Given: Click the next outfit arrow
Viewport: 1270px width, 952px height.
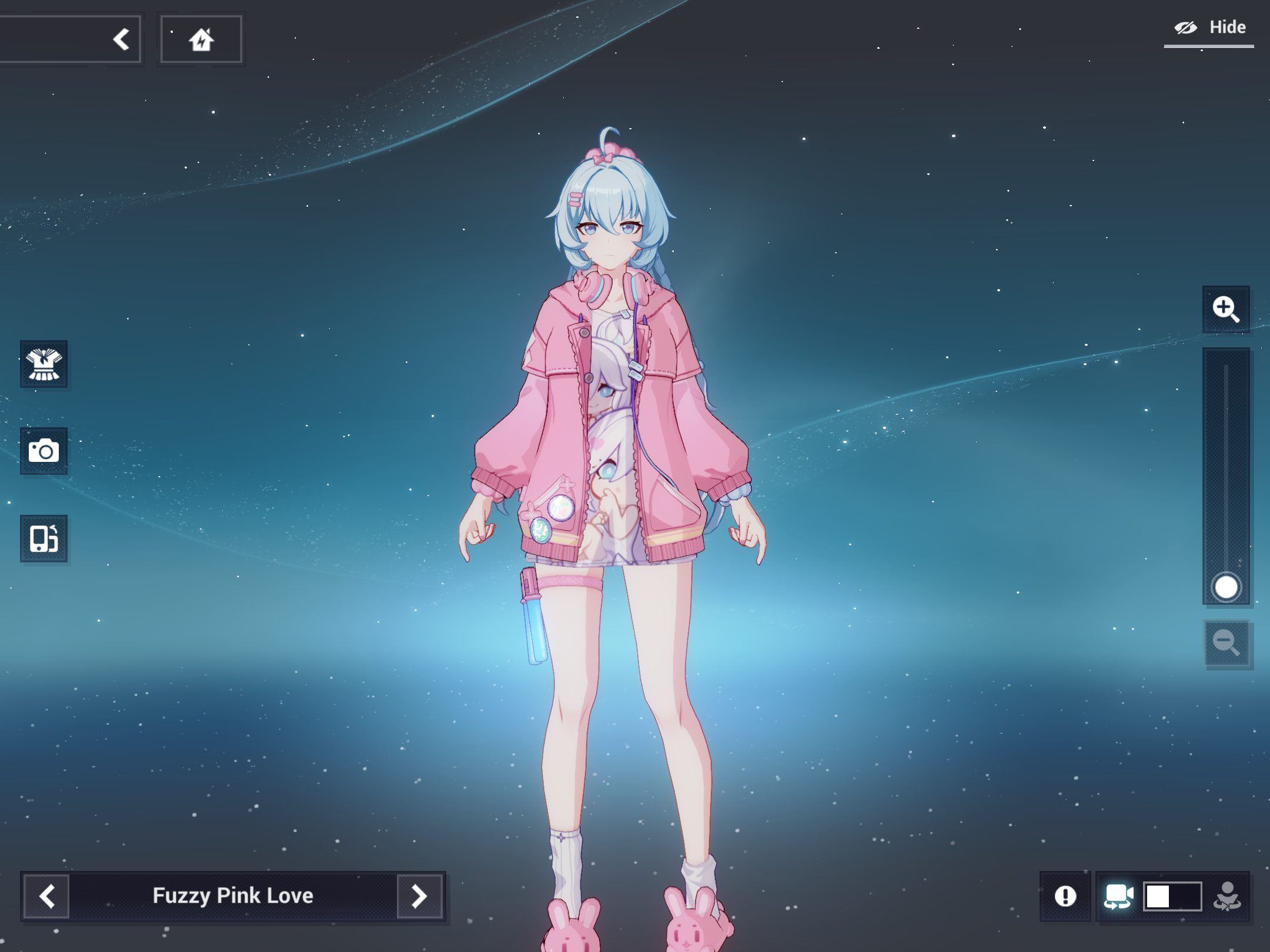Looking at the screenshot, I should pos(419,896).
